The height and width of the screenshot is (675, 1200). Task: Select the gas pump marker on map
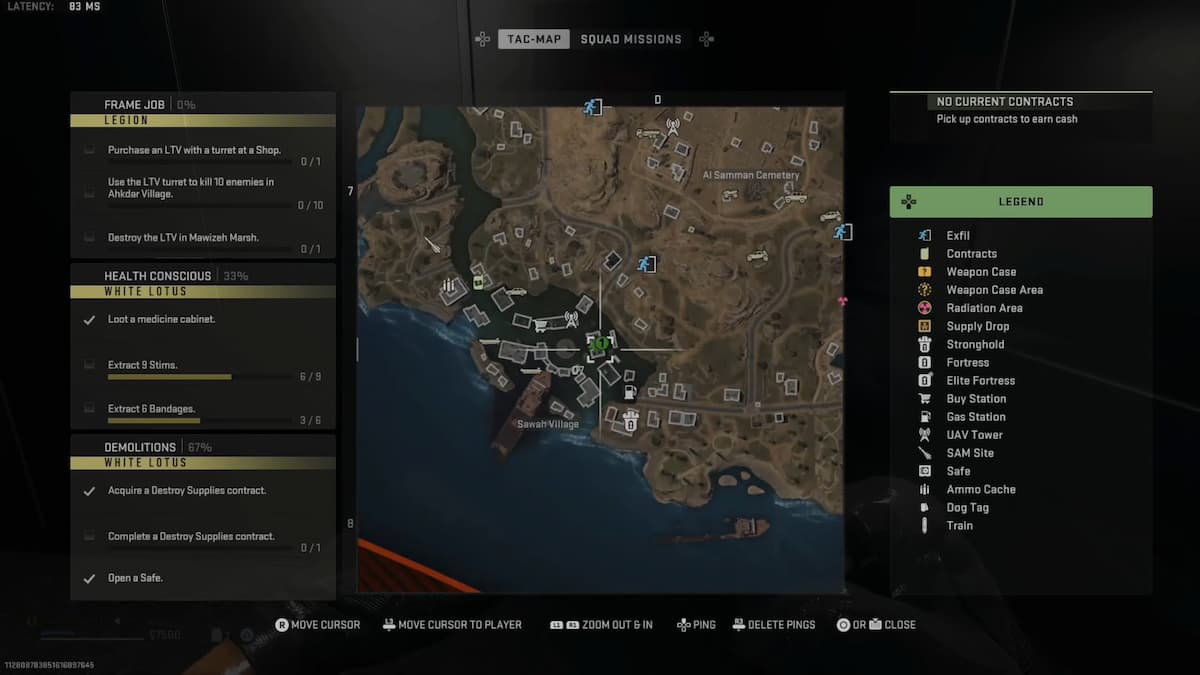[629, 392]
